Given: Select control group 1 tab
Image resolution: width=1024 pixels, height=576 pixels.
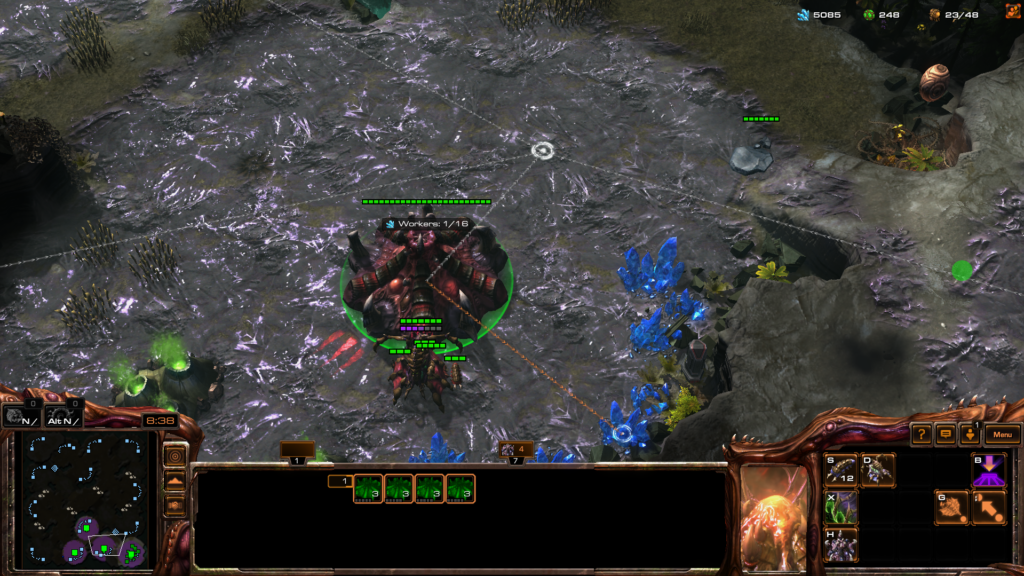Looking at the screenshot, I should pos(297,454).
